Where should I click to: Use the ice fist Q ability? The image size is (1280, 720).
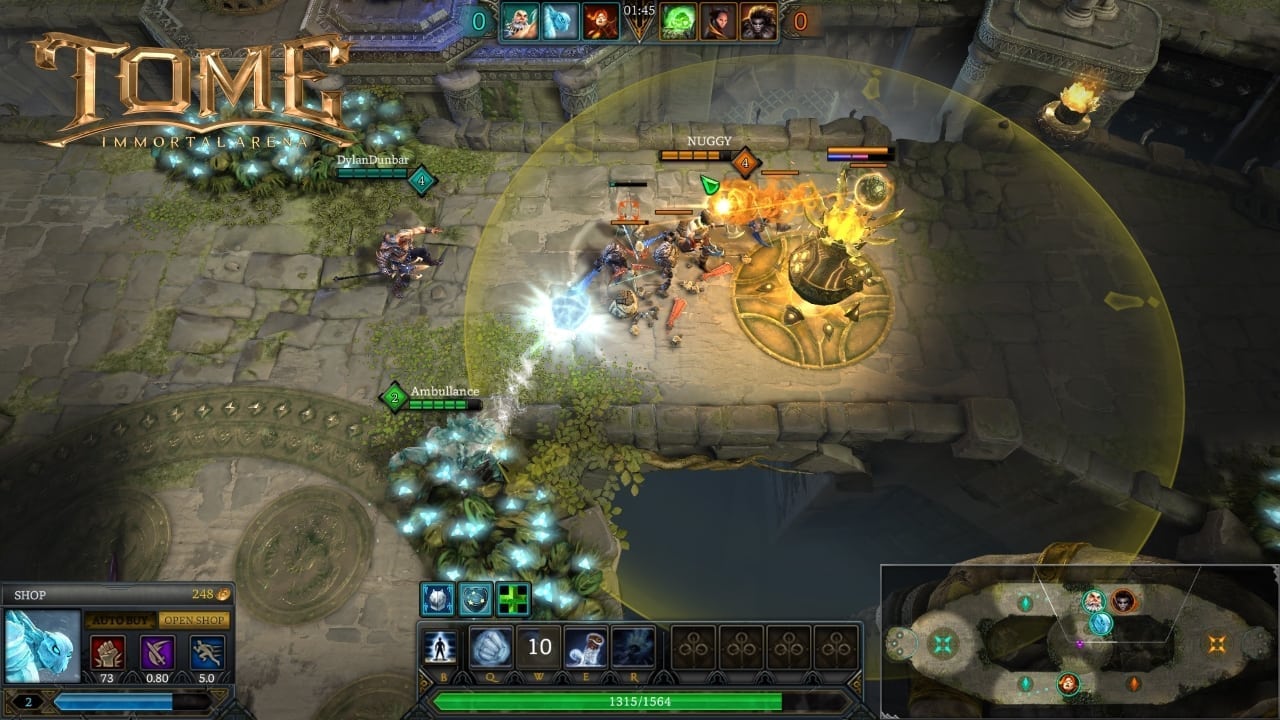[490, 647]
